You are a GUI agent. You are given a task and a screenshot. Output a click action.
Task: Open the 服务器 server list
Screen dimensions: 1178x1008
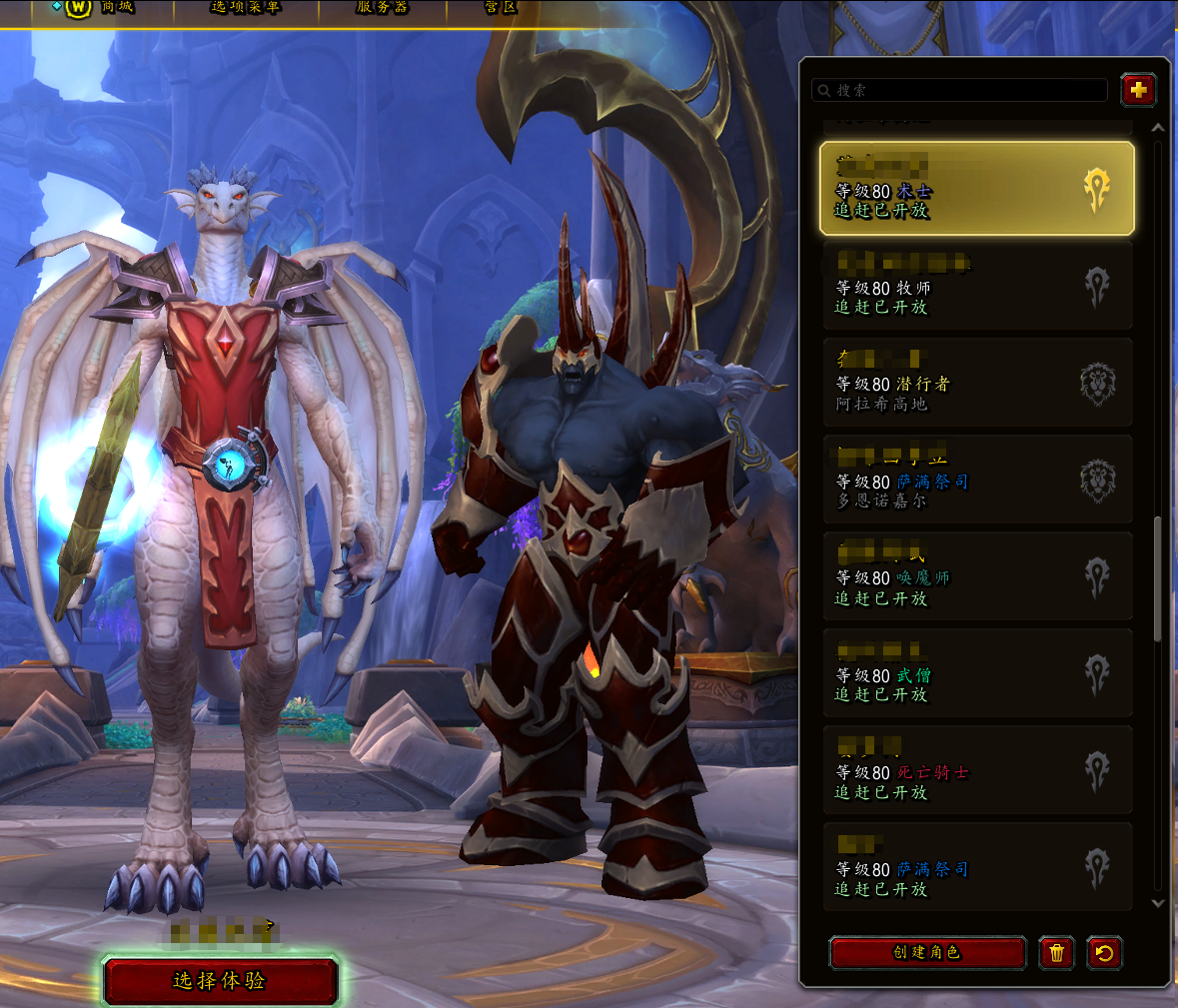tap(382, 8)
